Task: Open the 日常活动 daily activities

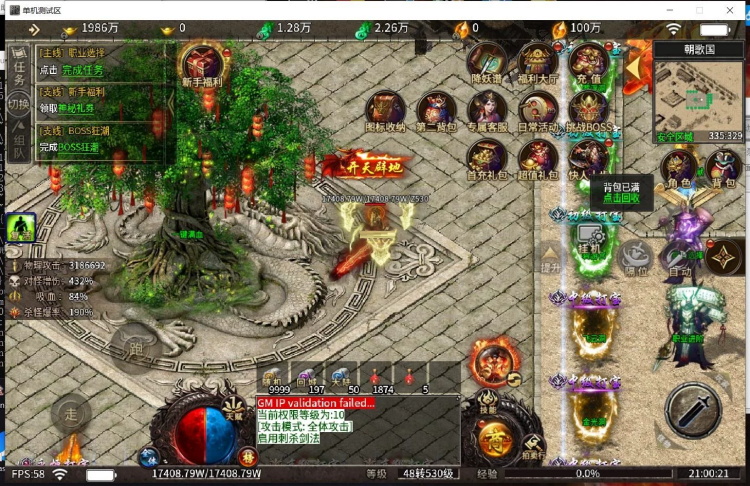Action: click(x=538, y=110)
